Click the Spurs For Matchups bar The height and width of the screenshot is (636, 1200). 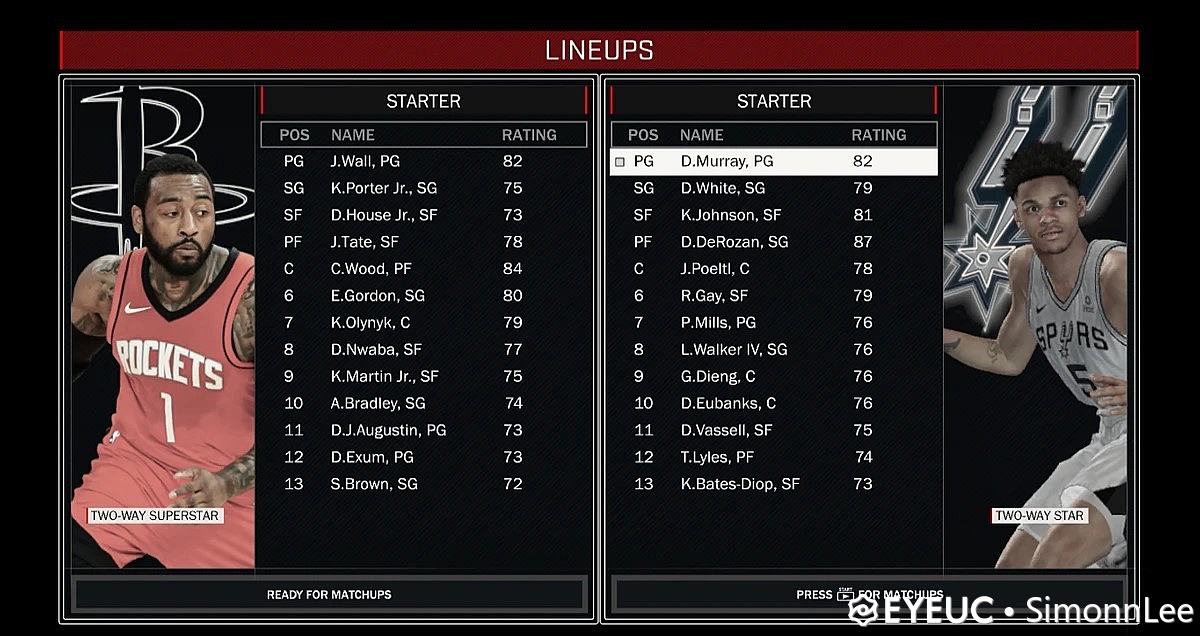pos(868,595)
